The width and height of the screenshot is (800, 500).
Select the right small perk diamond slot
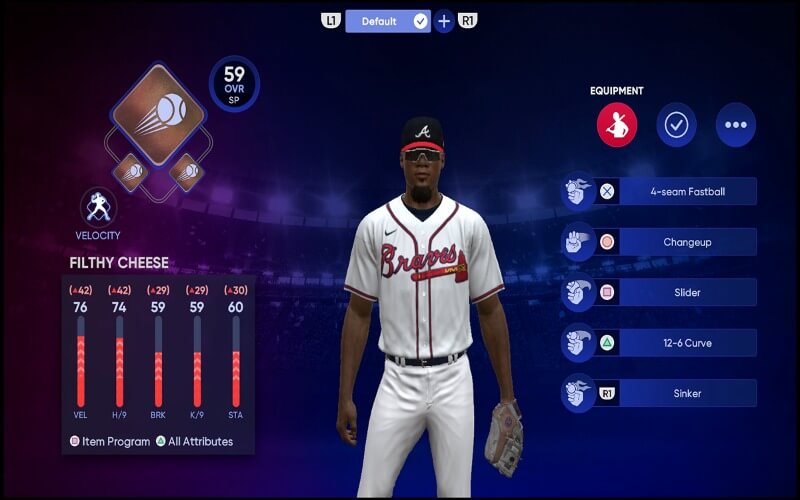click(187, 172)
